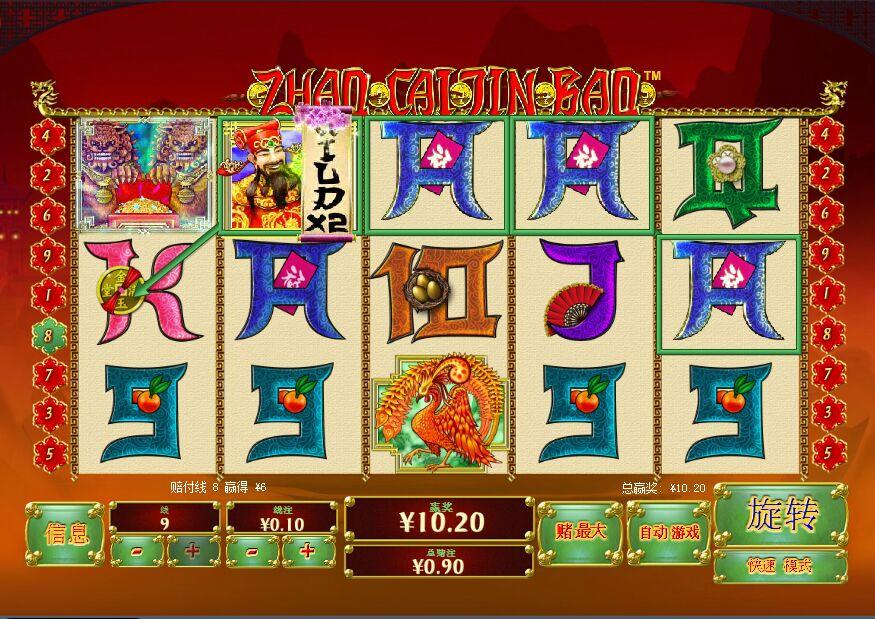
Task: Spin the reels with 旋转
Action: click(x=781, y=514)
